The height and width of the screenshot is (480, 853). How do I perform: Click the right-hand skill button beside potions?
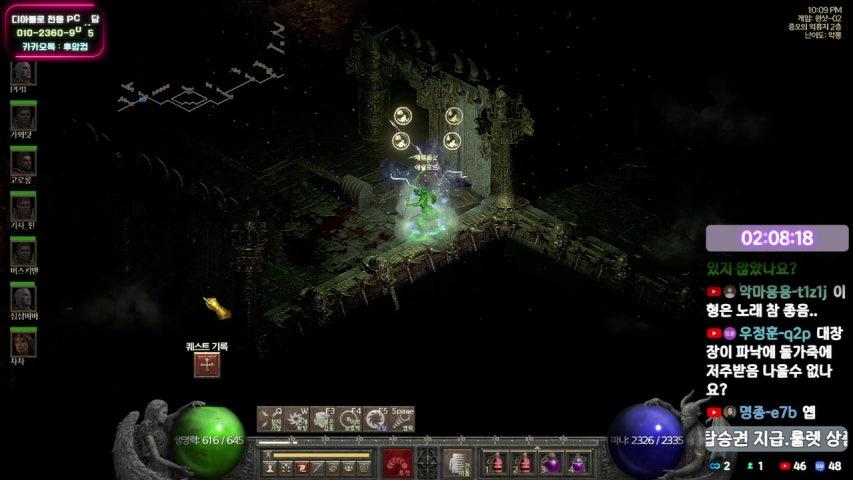pyautogui.click(x=457, y=462)
